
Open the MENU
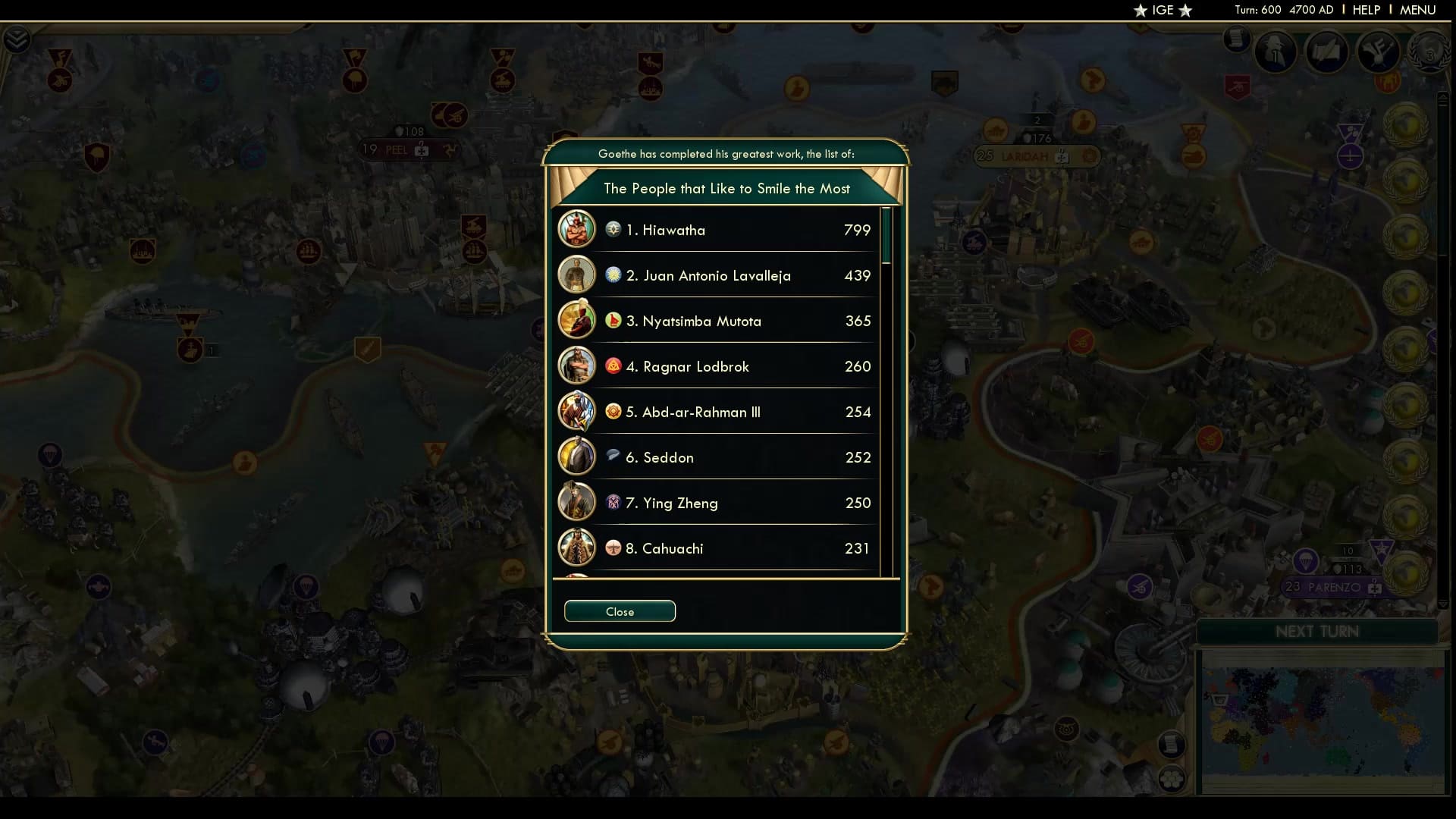pos(1417,10)
